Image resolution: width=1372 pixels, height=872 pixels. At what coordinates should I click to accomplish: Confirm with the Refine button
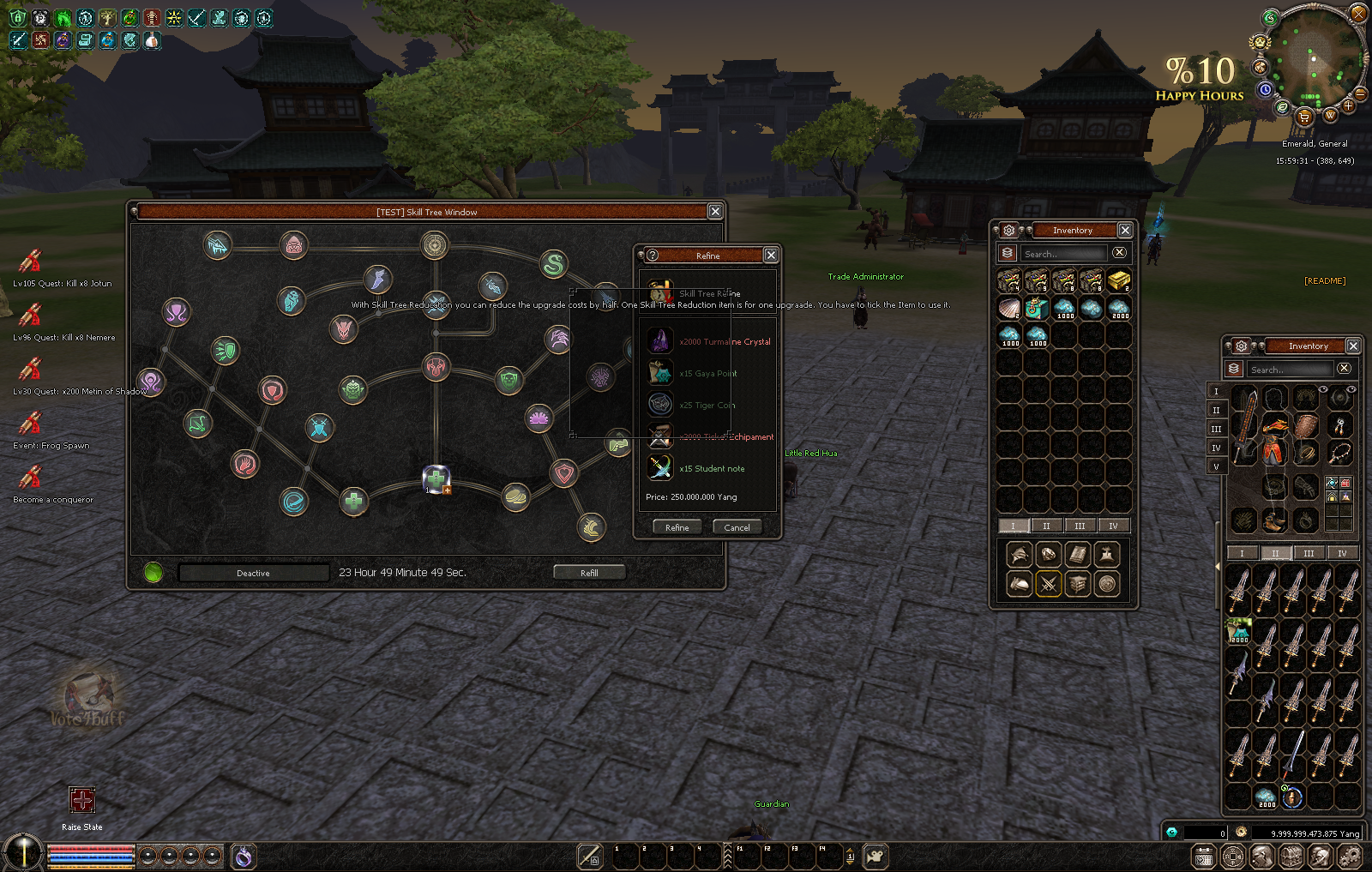pos(677,527)
